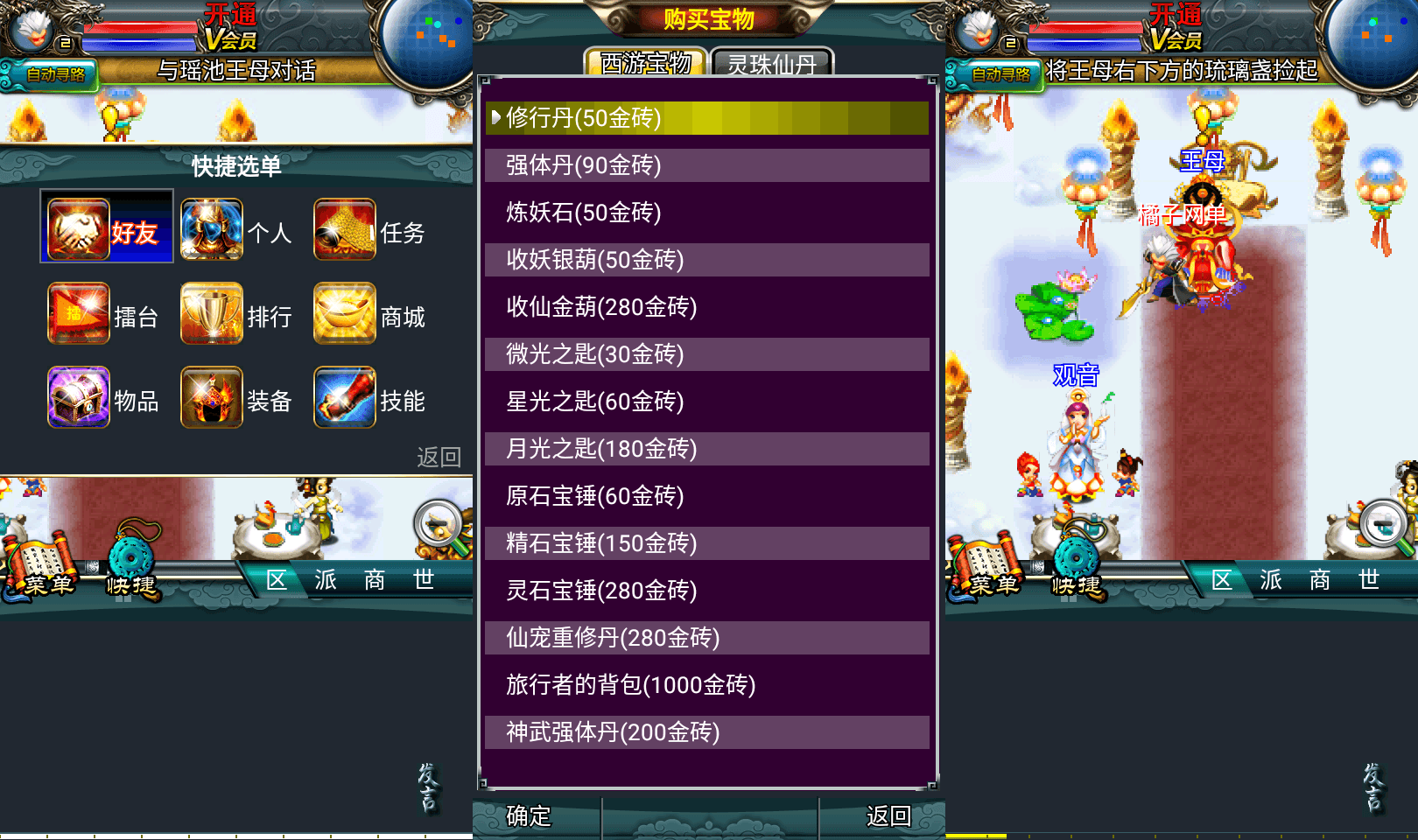Switch to the 灵珠仙丹 tab
Viewport: 1418px width, 840px height.
769,63
